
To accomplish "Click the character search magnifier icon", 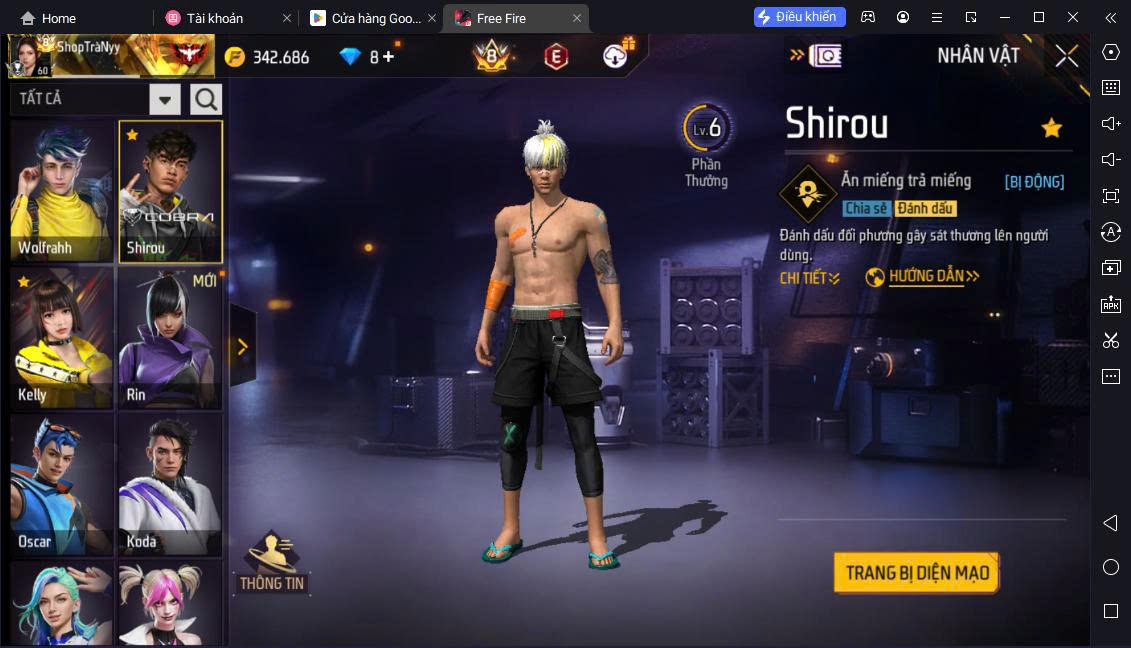I will pos(206,99).
